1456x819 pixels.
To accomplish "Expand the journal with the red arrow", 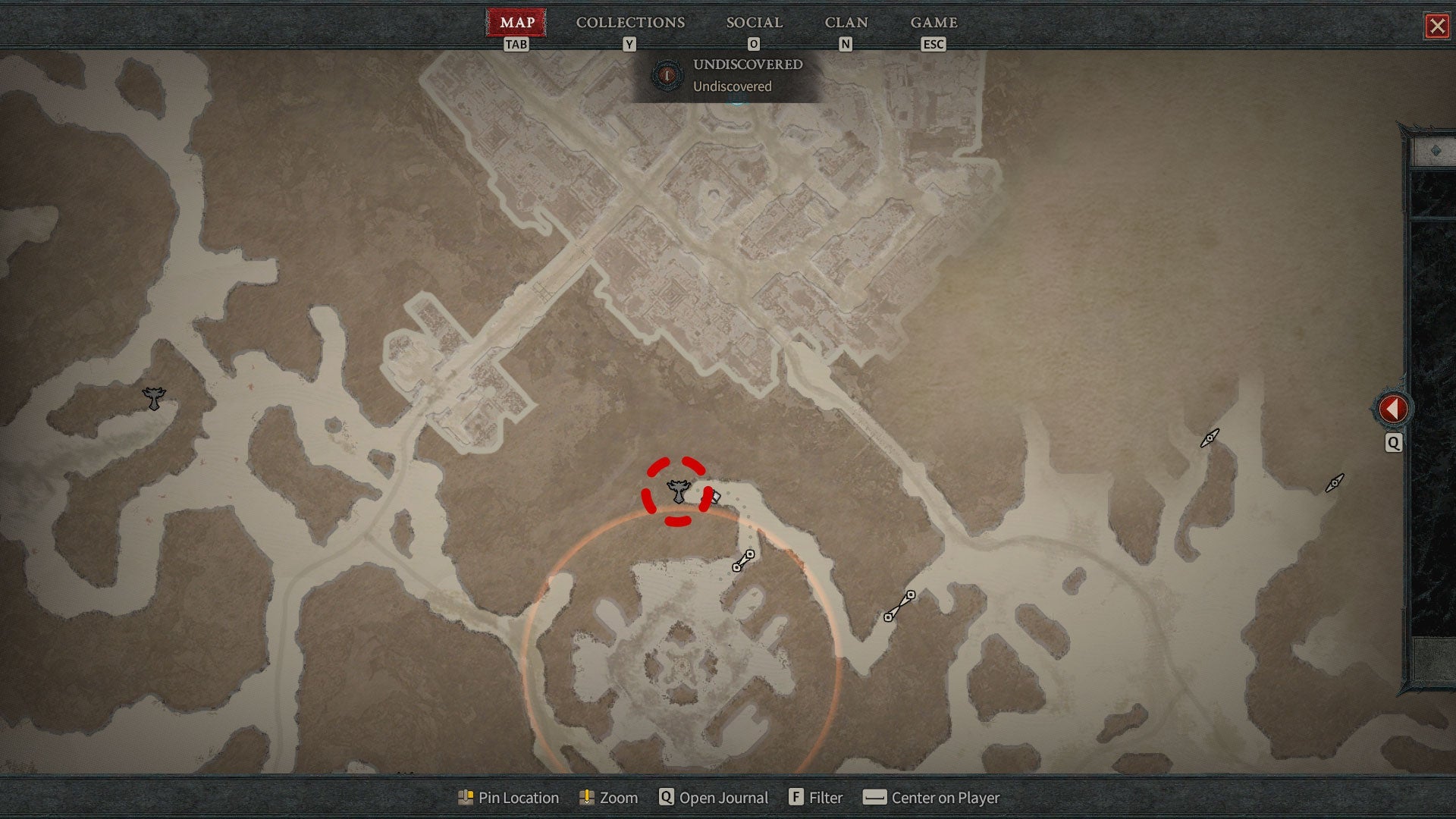I will coord(1392,409).
